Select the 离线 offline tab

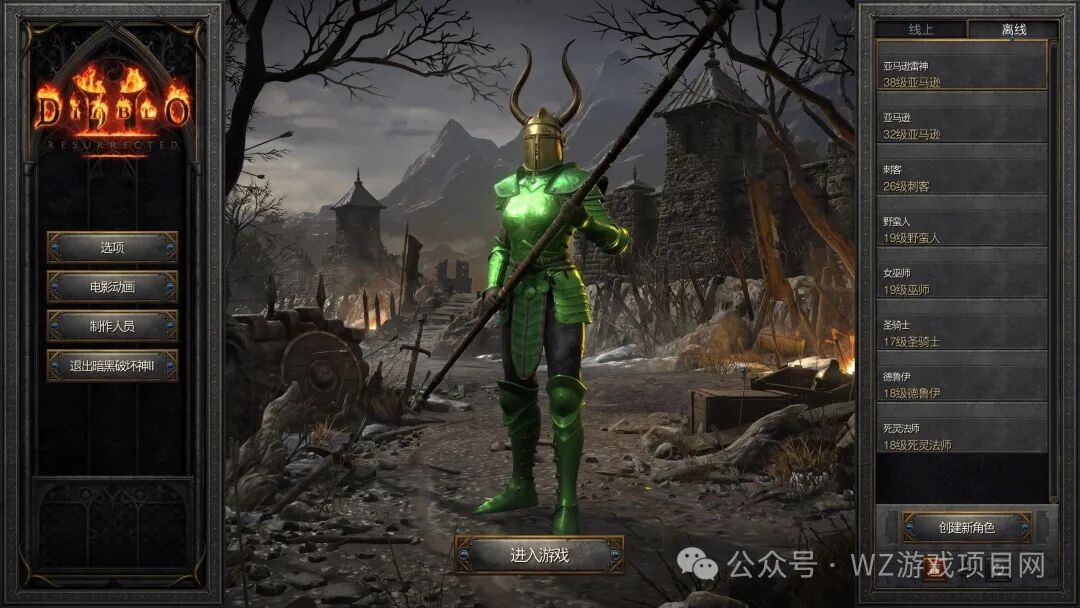pos(1013,30)
